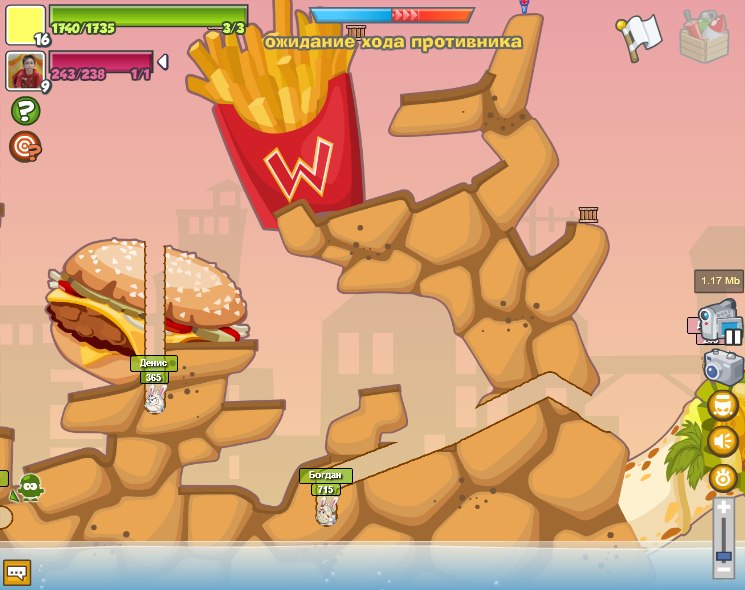745x590 pixels.
Task: Open the green question mark help
Action: pos(25,111)
